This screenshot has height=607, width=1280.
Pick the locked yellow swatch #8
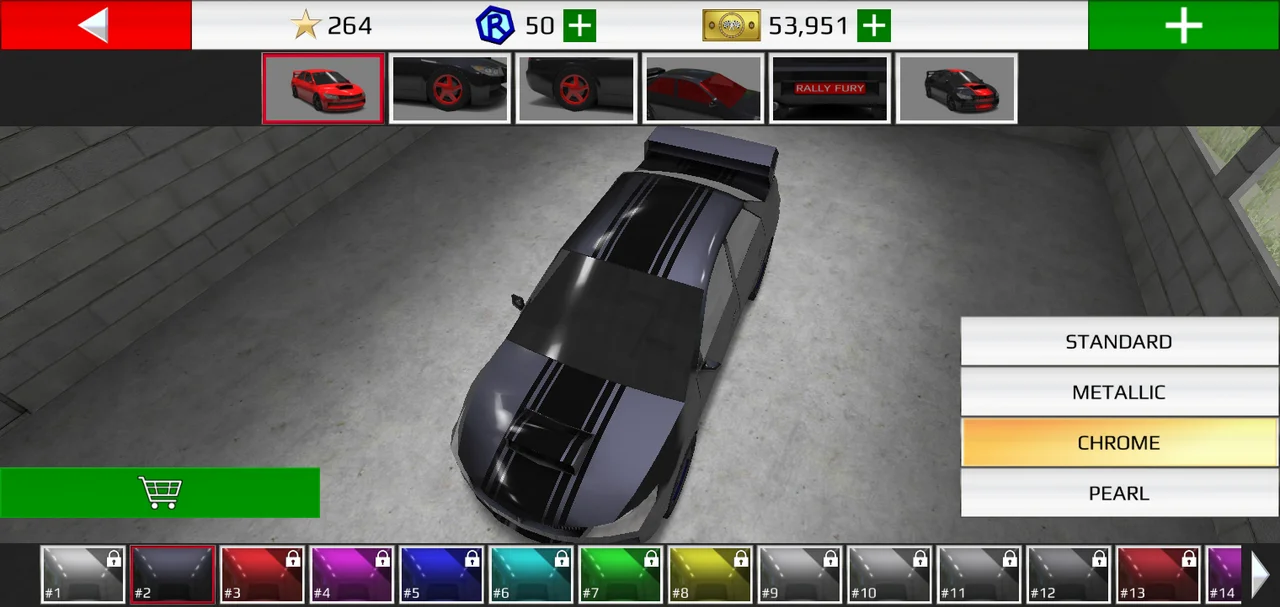point(710,575)
